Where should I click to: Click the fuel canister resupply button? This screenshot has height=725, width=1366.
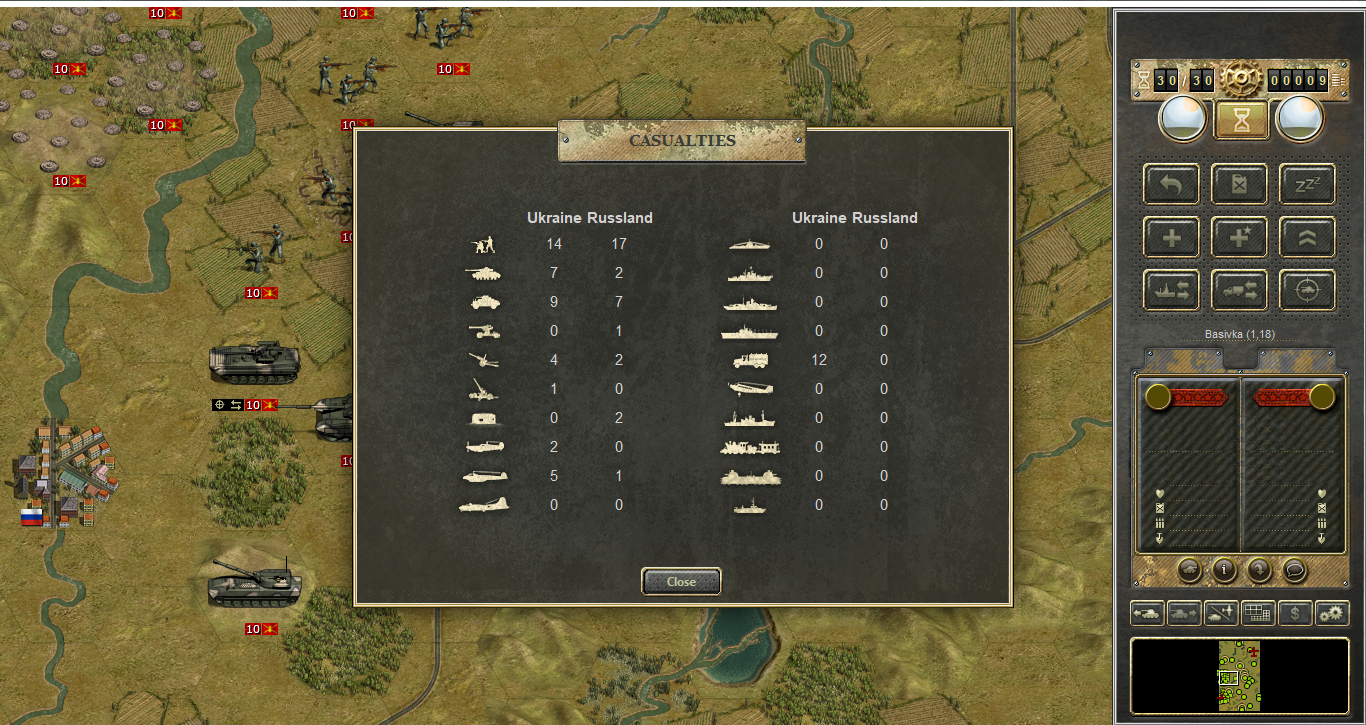pos(1240,184)
